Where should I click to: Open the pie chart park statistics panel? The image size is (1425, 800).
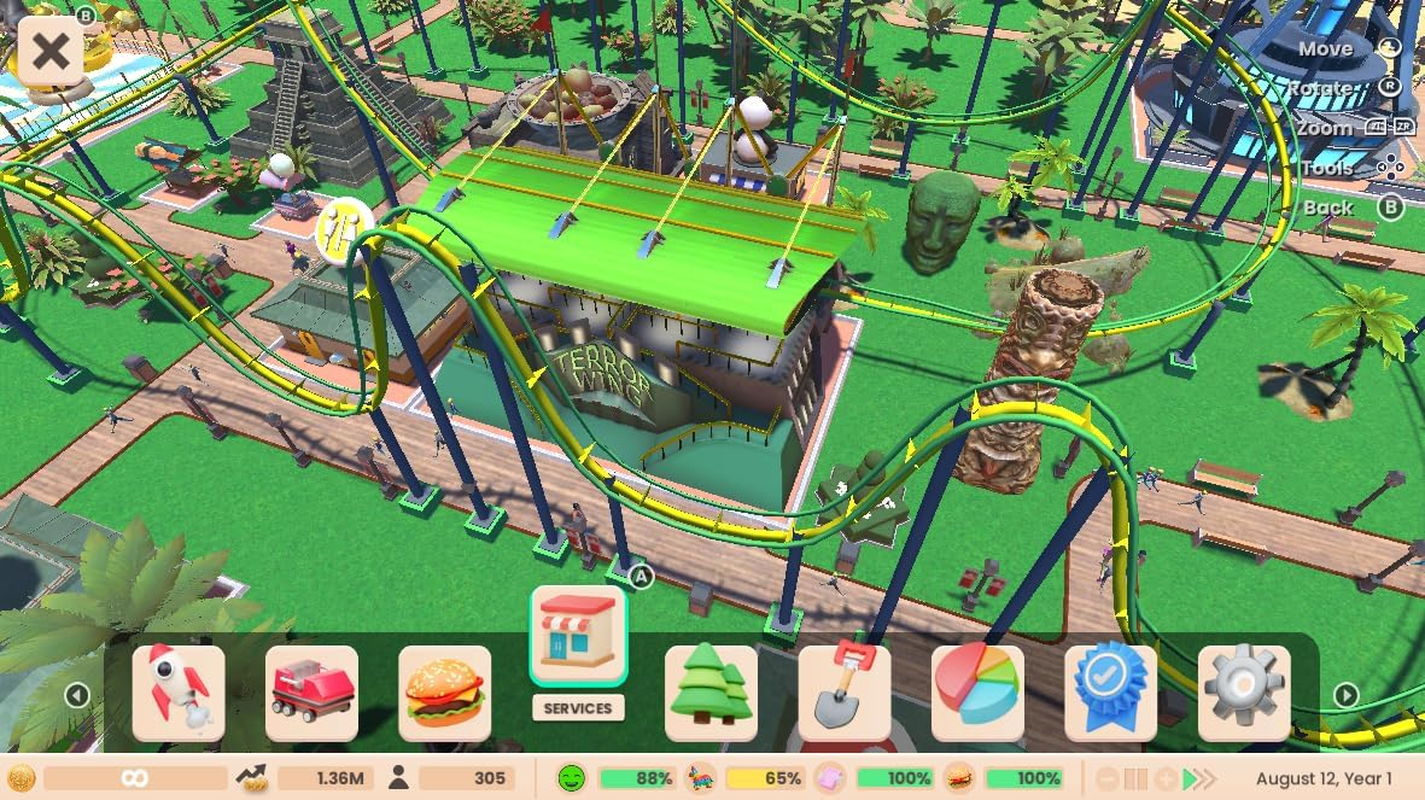pos(978,687)
